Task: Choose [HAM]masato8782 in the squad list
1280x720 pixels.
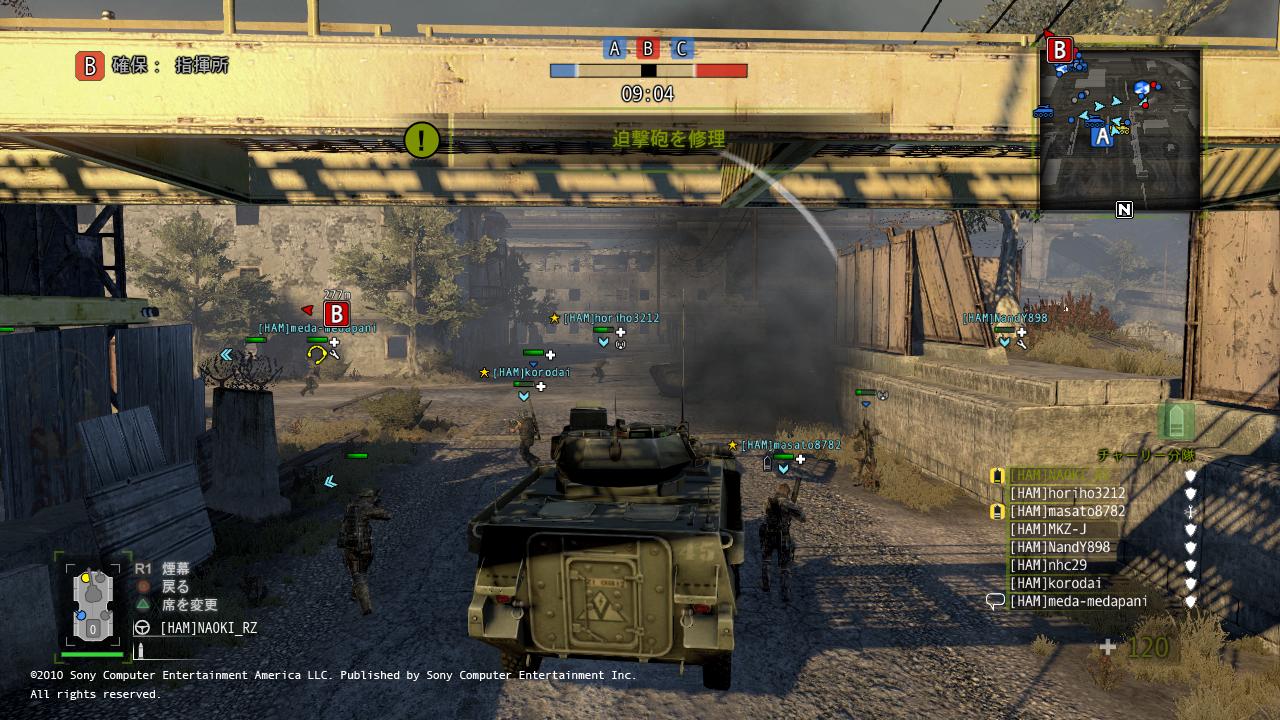Action: click(x=1067, y=511)
